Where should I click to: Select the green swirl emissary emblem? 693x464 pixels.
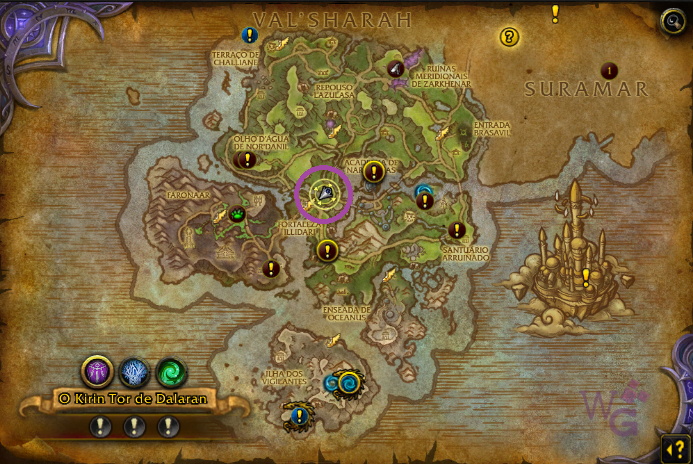point(171,372)
